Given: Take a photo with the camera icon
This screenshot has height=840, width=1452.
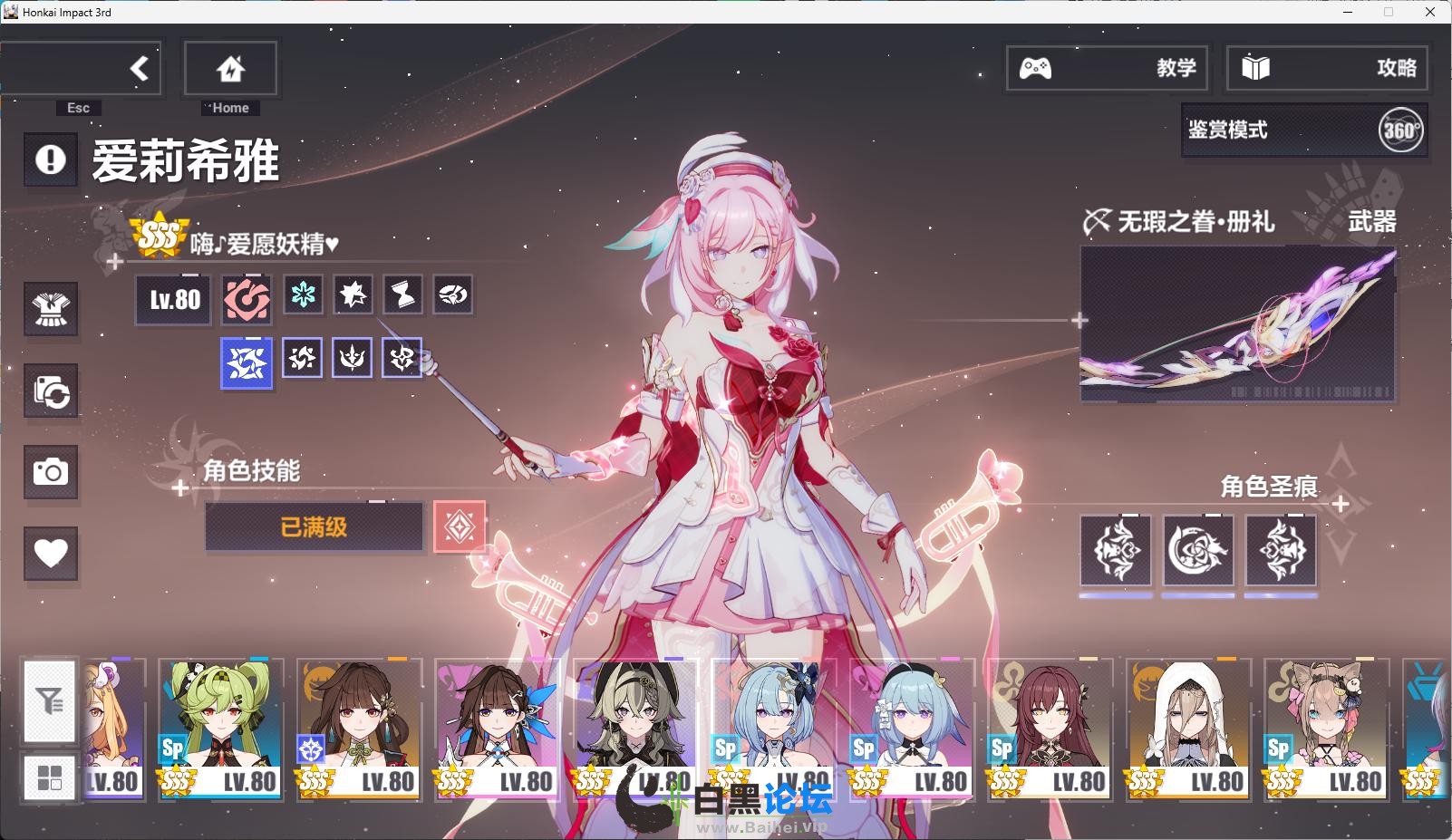Looking at the screenshot, I should point(51,472).
